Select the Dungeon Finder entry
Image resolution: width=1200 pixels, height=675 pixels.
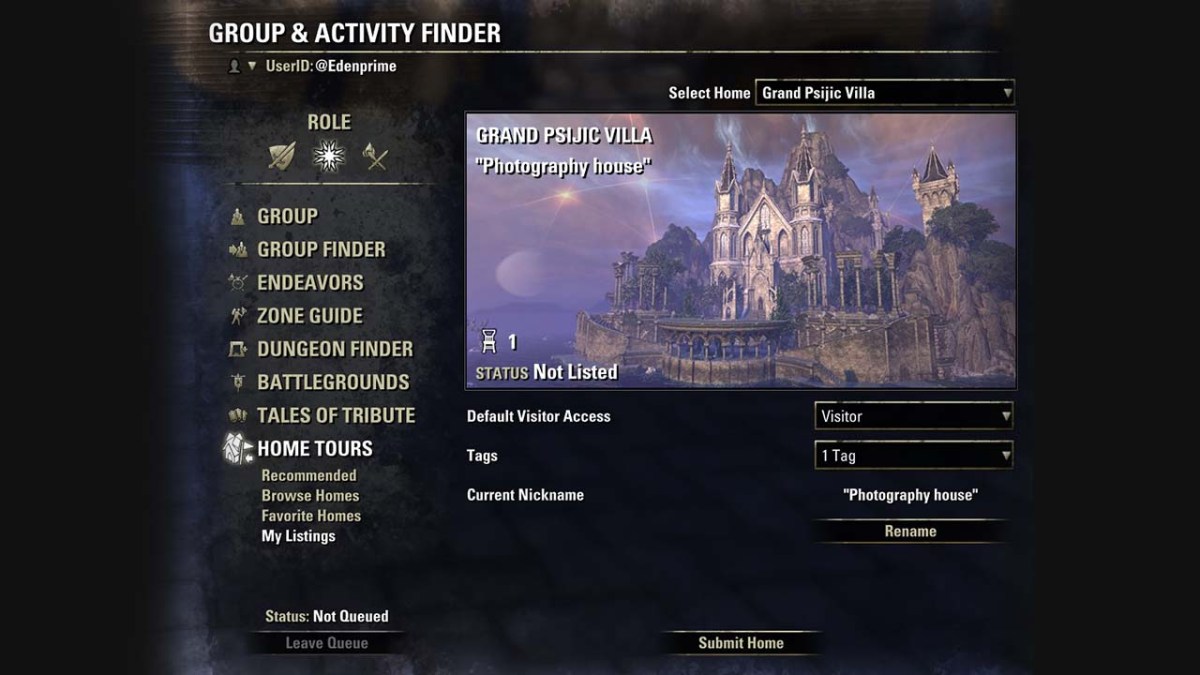click(334, 349)
